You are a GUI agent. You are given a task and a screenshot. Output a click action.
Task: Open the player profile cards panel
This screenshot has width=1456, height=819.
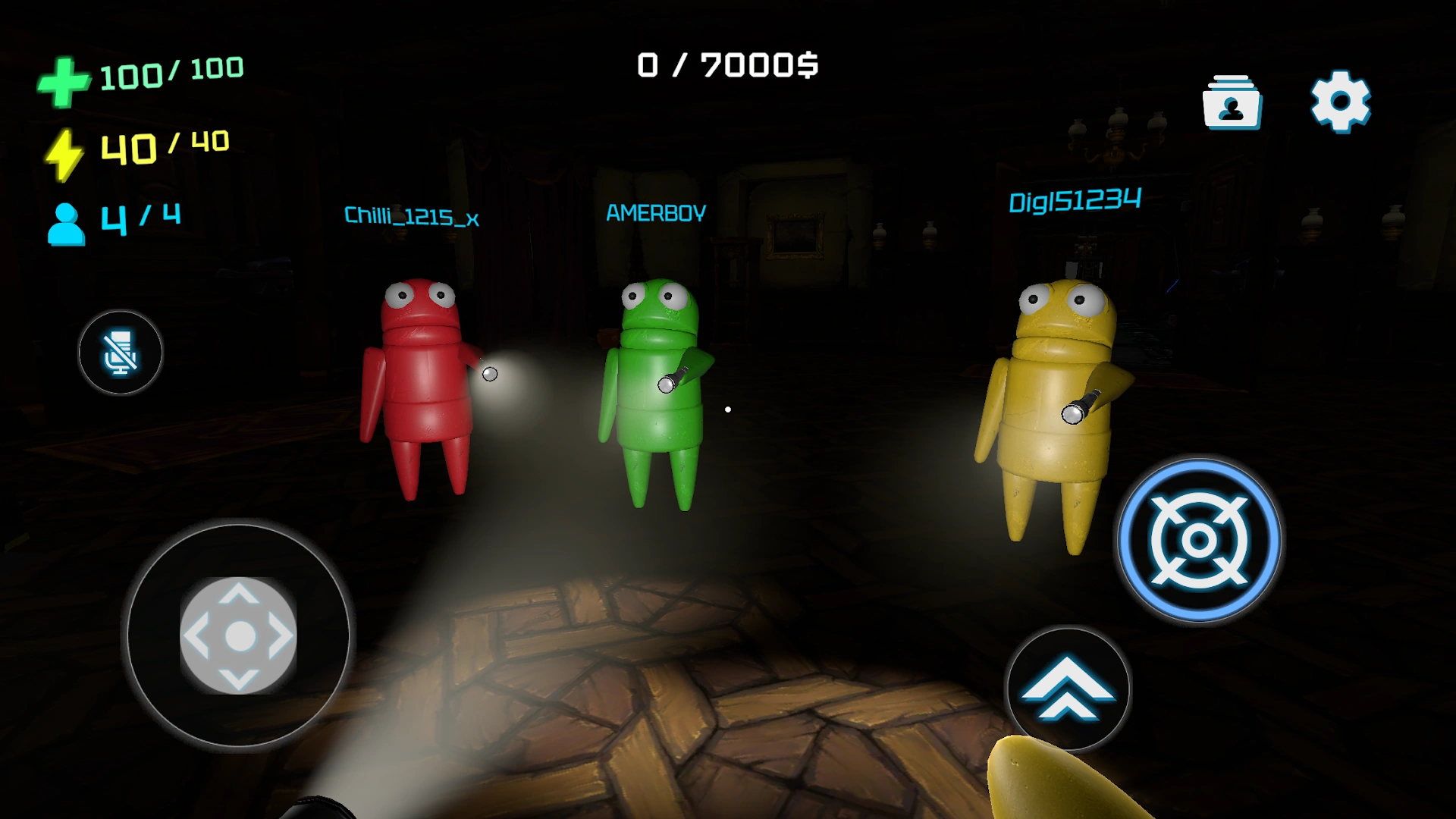(x=1231, y=102)
